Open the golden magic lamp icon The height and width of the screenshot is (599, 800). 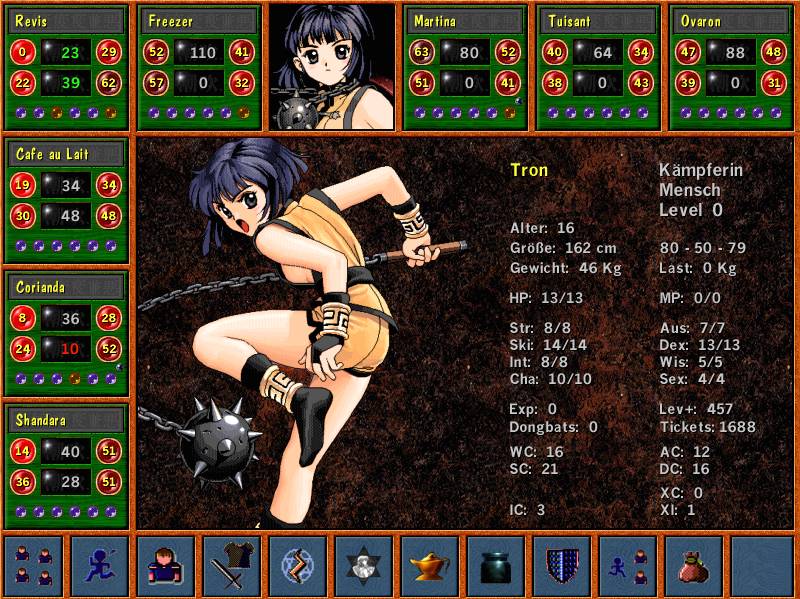click(x=430, y=565)
